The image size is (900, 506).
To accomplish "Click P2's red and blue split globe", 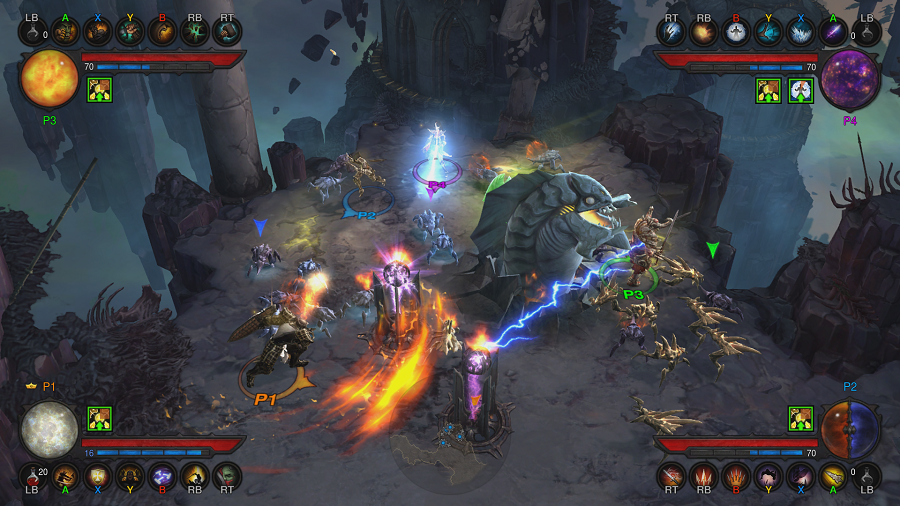I will point(850,429).
